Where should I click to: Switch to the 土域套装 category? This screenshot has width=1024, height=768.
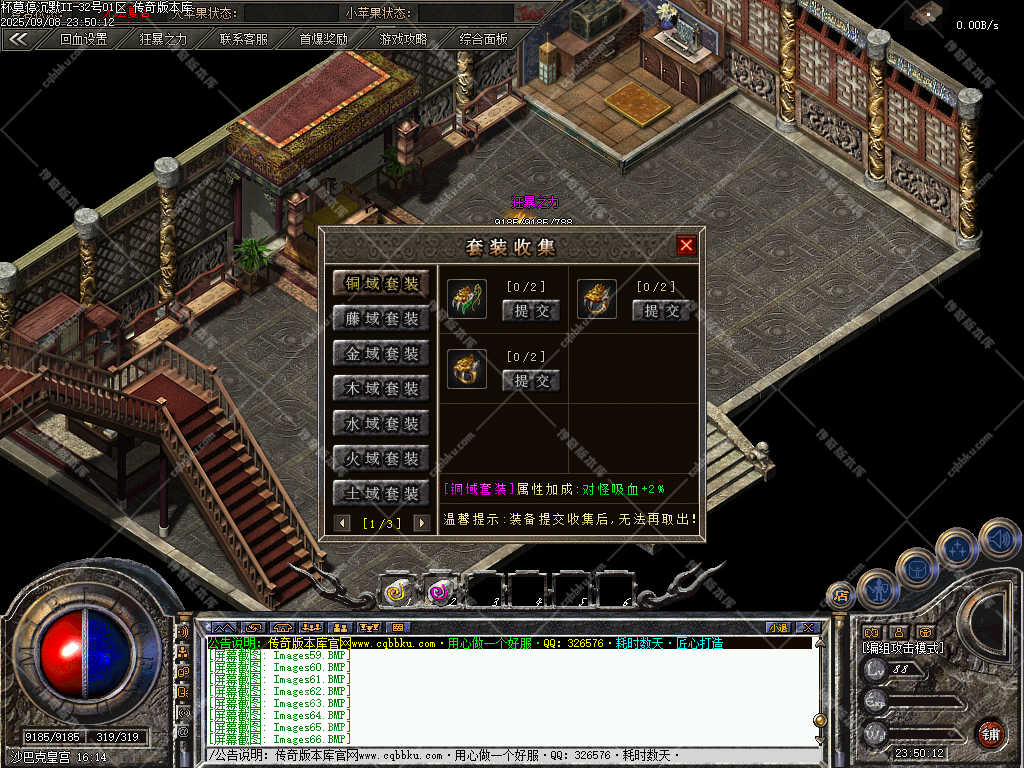[x=381, y=494]
